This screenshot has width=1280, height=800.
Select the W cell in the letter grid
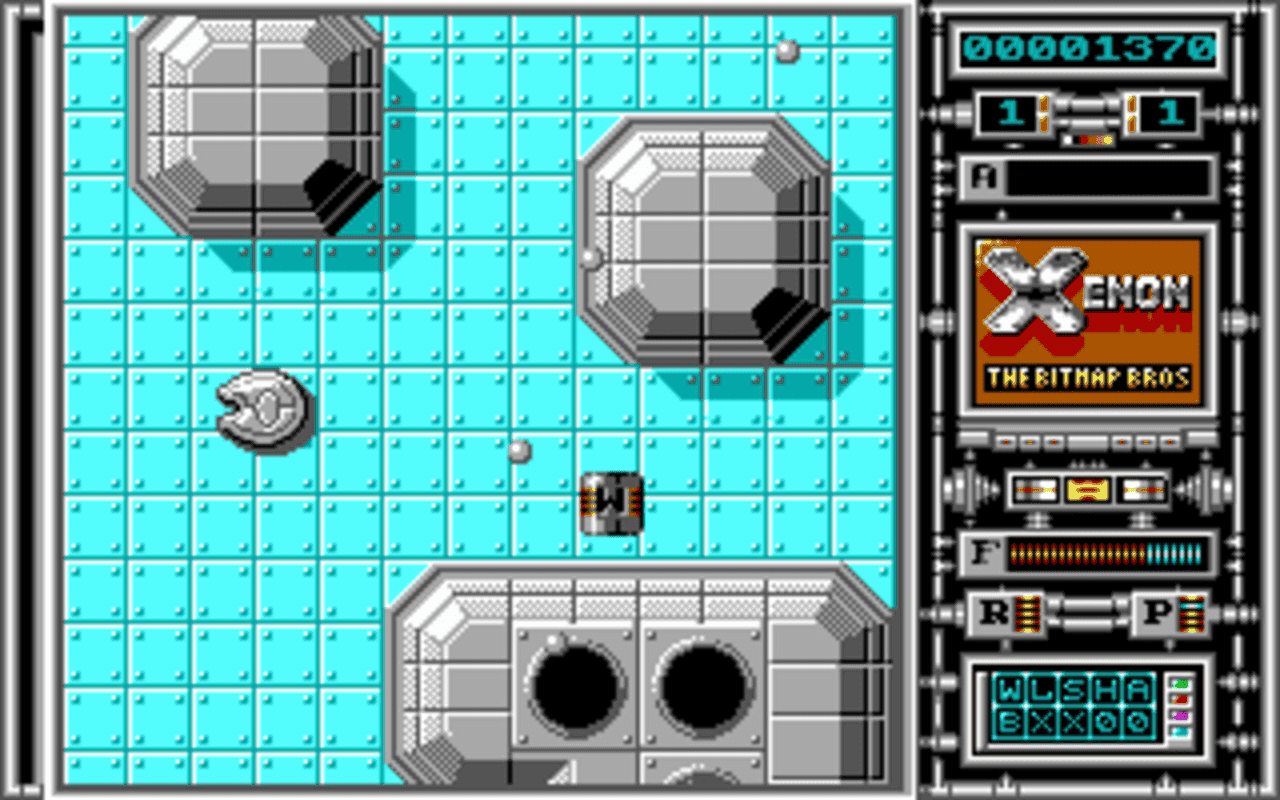1008,689
